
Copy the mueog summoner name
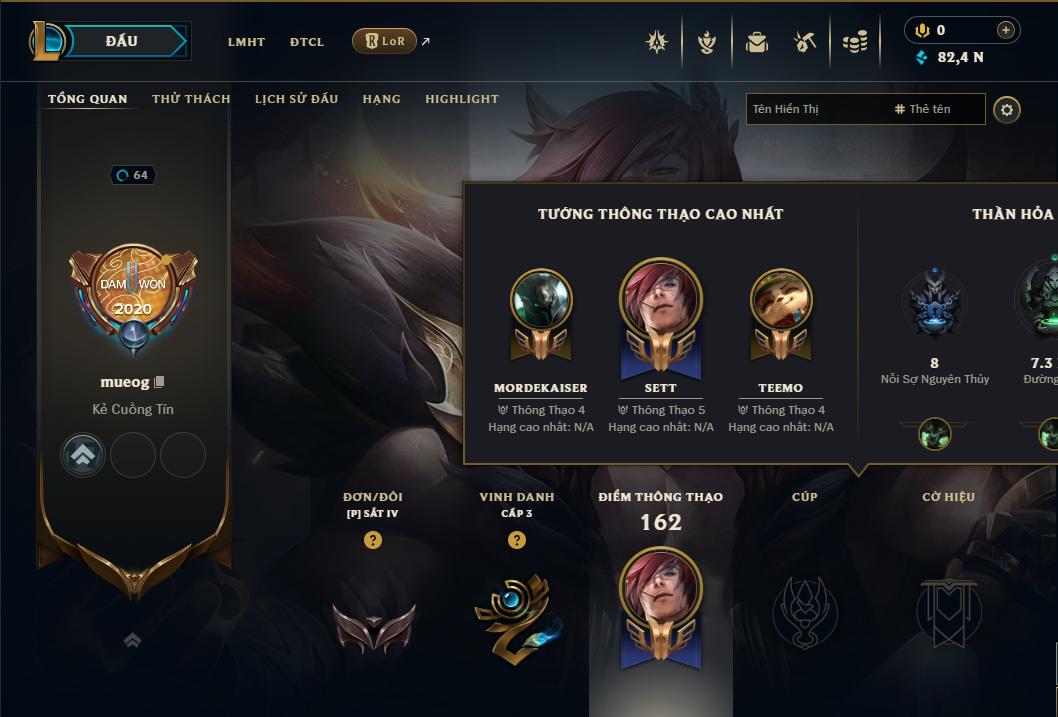pyautogui.click(x=159, y=383)
